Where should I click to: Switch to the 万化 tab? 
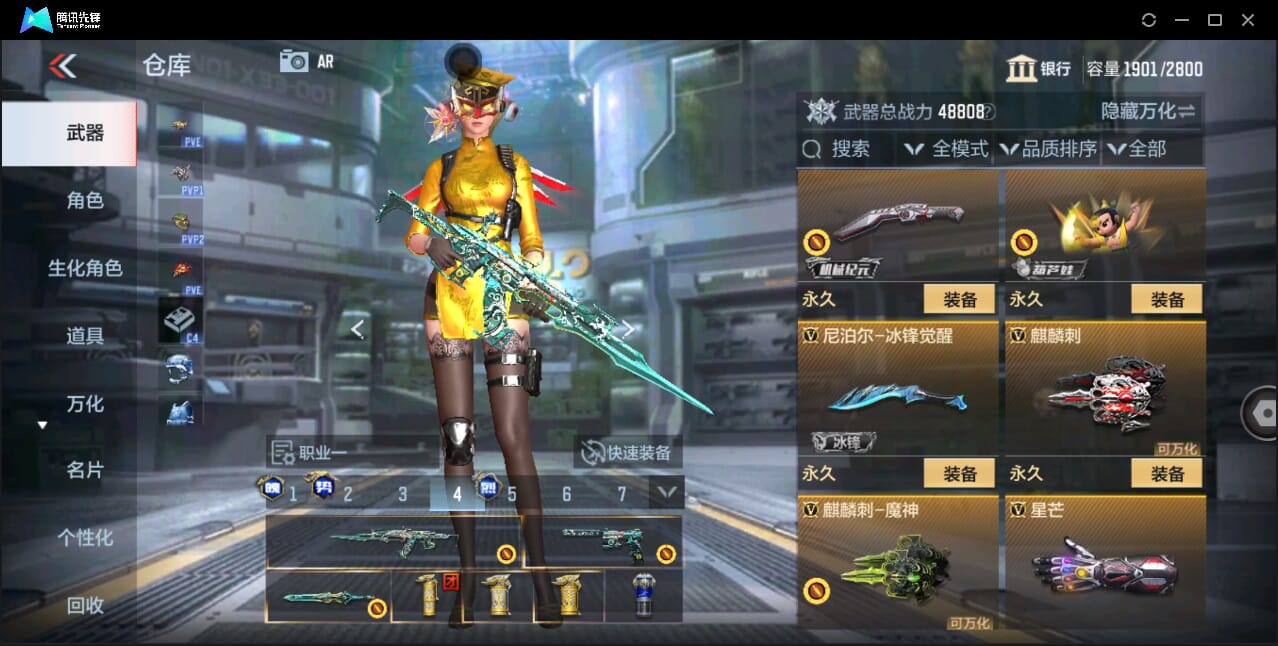(x=85, y=404)
